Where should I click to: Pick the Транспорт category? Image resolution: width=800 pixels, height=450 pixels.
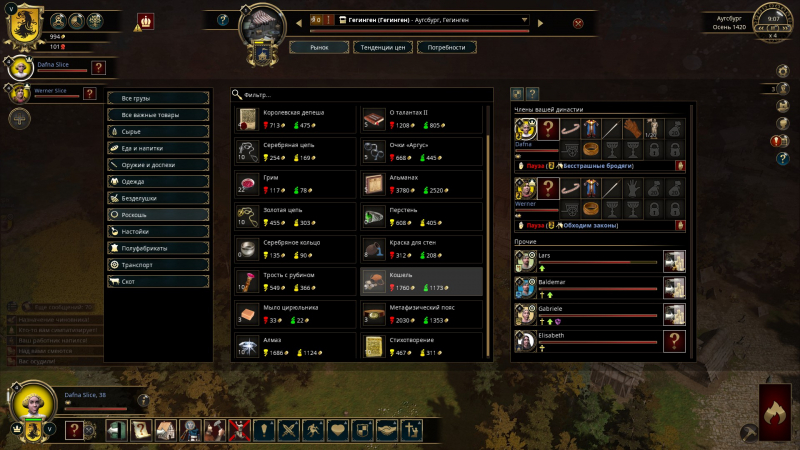158,264
